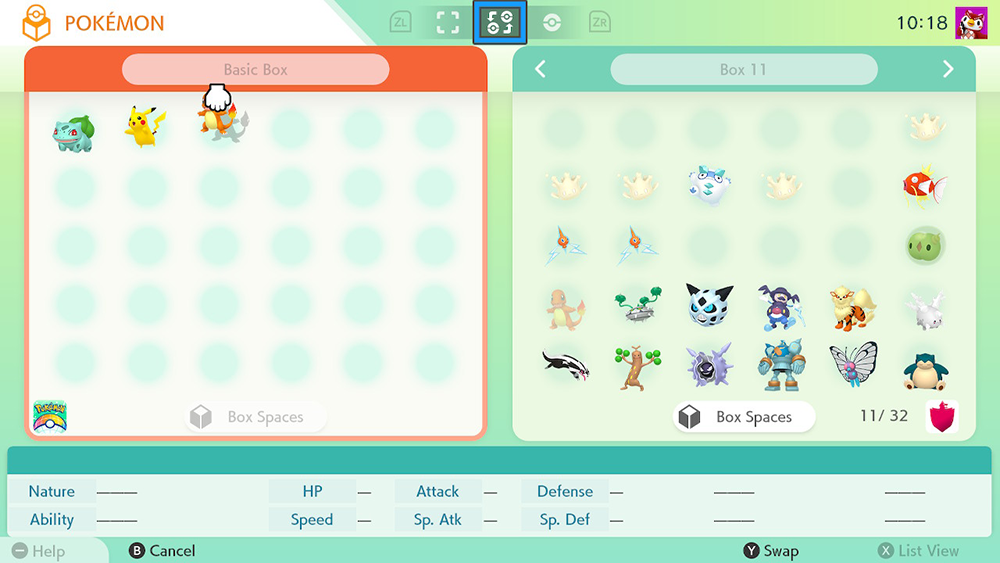Select Snorlax in Box 11
The height and width of the screenshot is (563, 1000).
point(924,370)
